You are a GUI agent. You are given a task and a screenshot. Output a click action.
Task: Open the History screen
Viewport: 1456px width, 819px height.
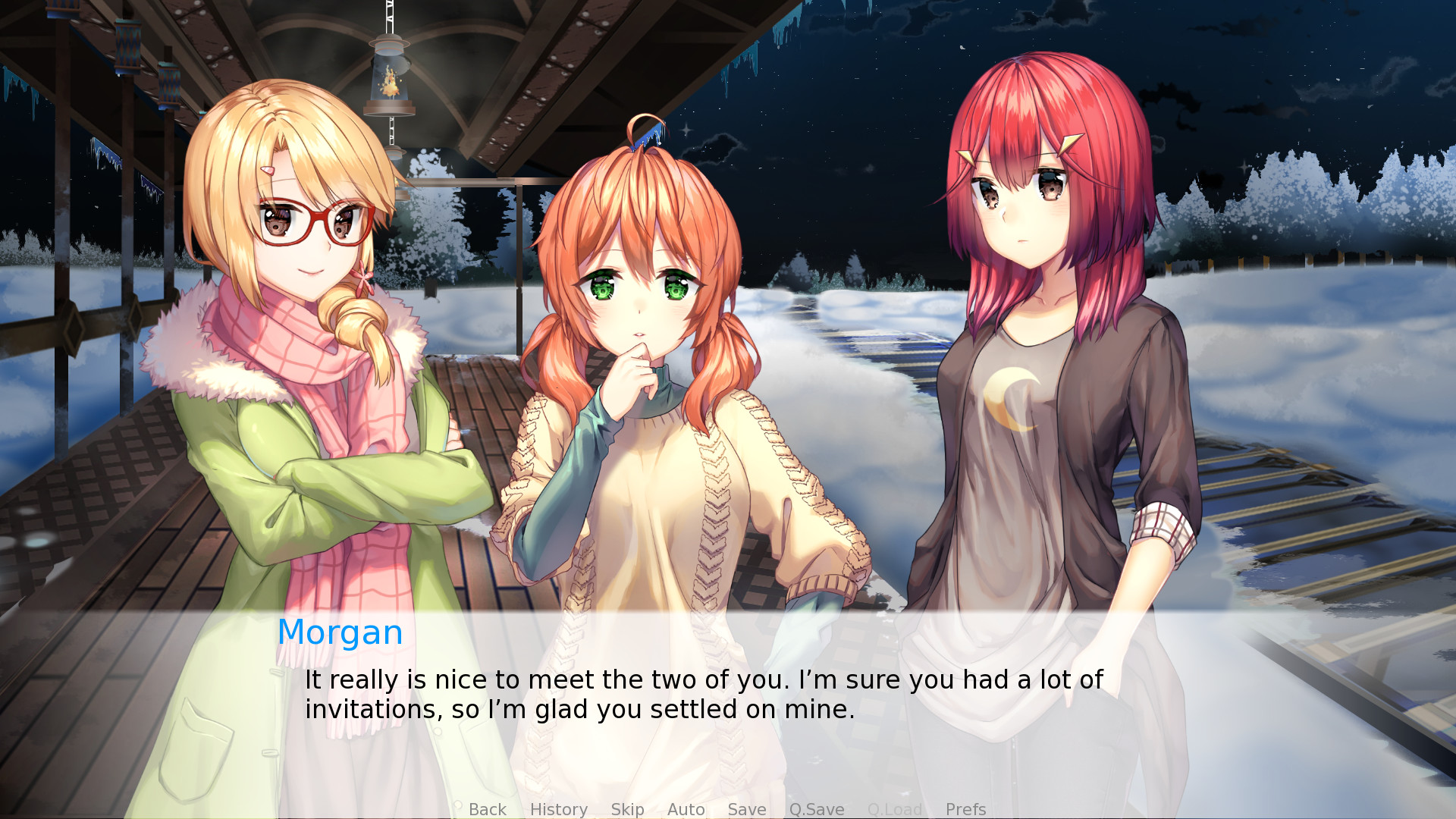(x=559, y=809)
